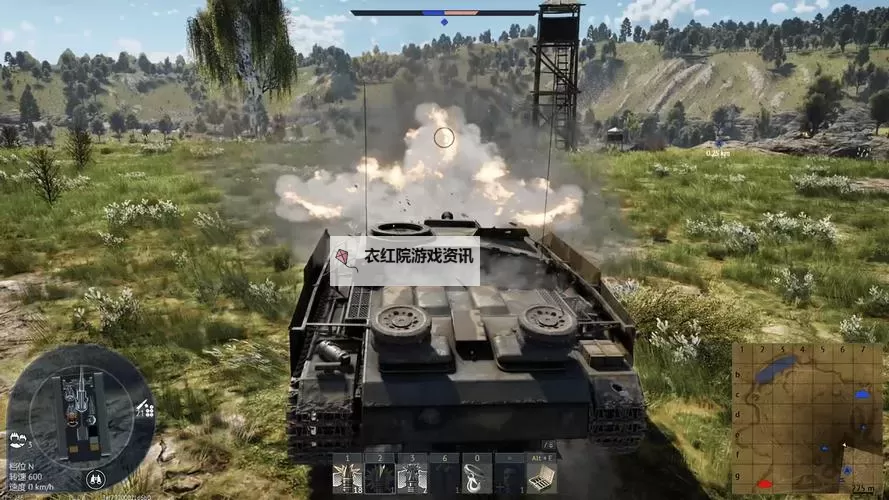
Task: Select the crew members icon
Action: coord(18,439)
